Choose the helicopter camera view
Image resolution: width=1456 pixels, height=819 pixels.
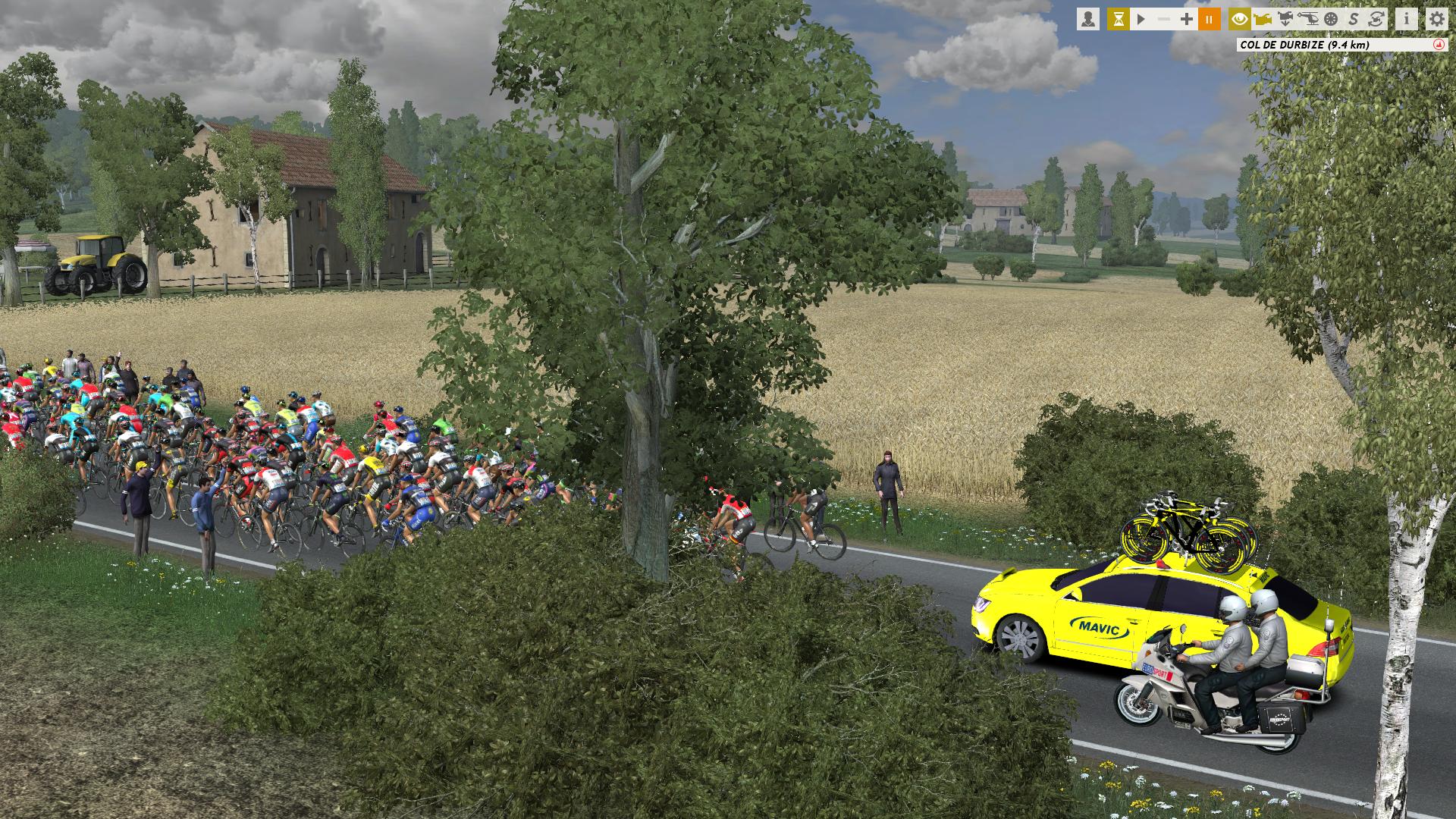tap(1307, 19)
